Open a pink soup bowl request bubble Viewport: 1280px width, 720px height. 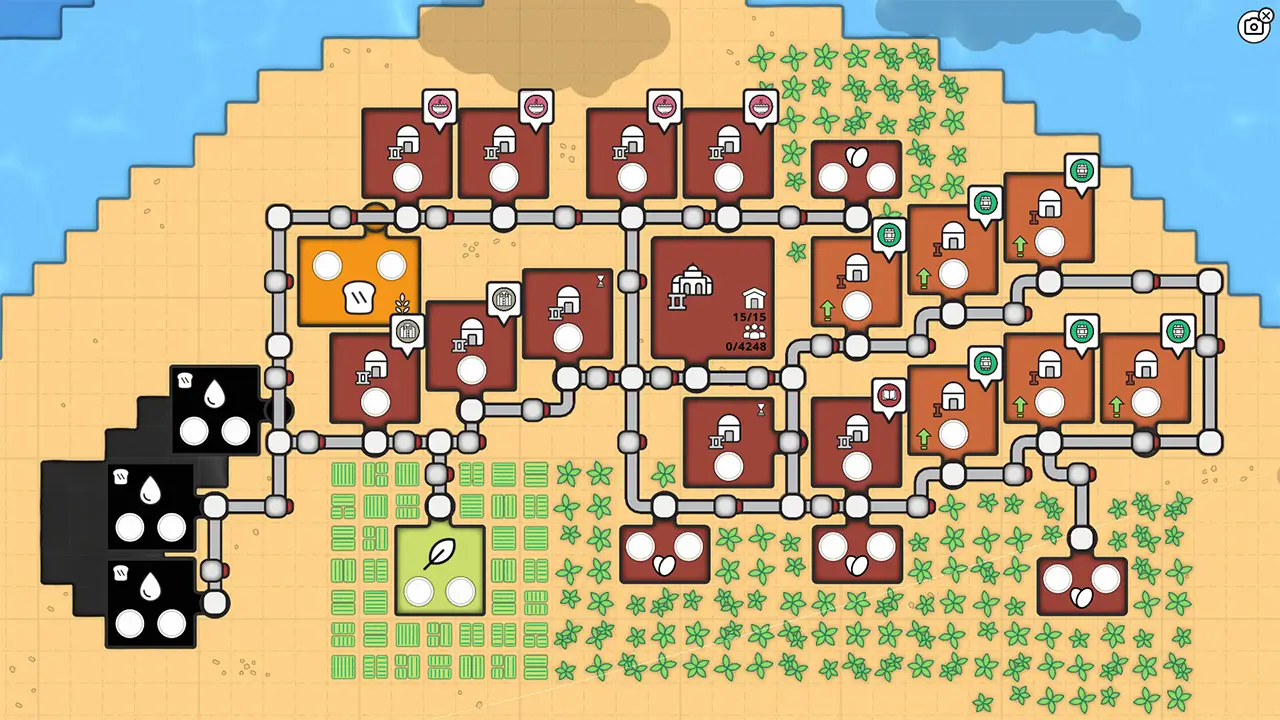(440, 104)
